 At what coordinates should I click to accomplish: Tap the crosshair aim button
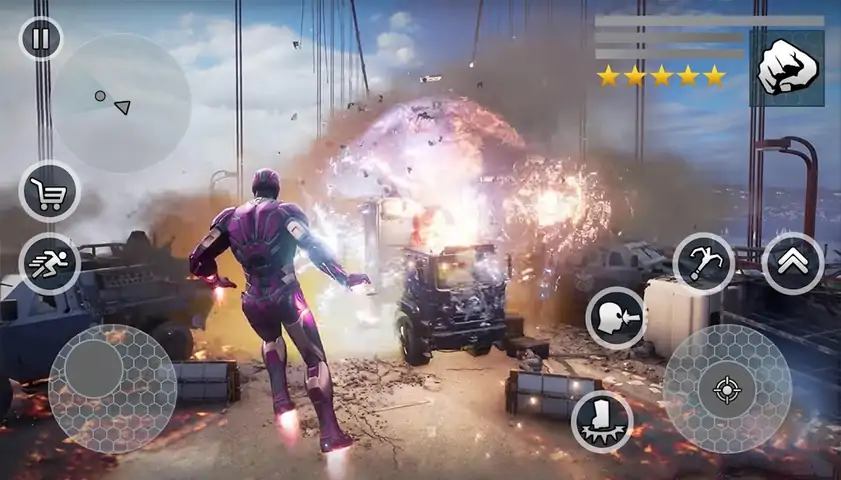pyautogui.click(x=727, y=388)
